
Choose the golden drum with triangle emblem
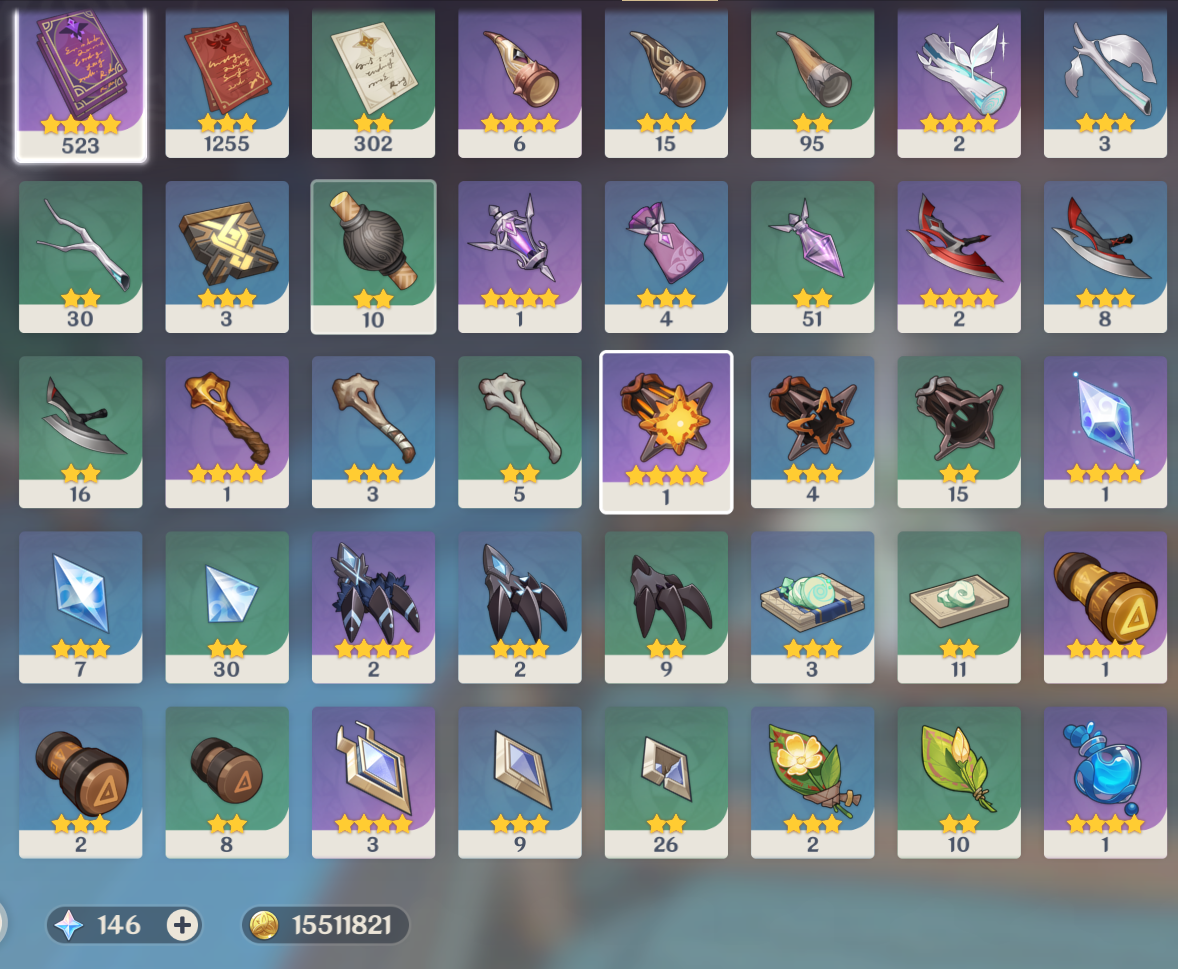(x=1105, y=605)
